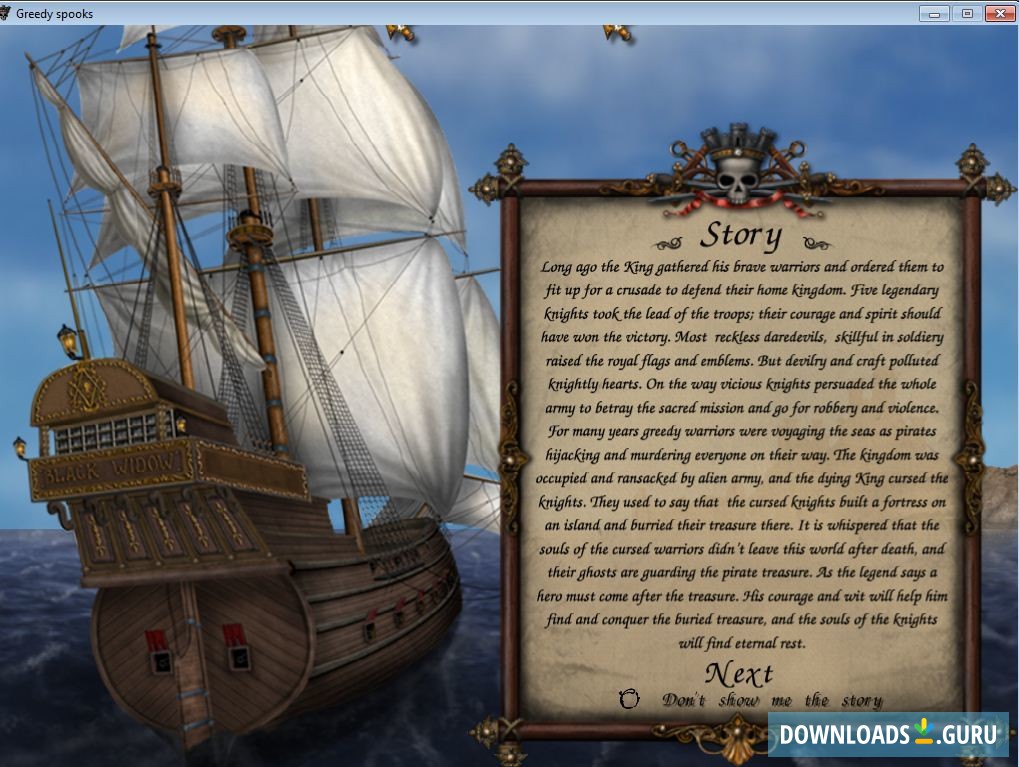Close the Greedy spooks window
This screenshot has height=767, width=1019.
click(999, 13)
